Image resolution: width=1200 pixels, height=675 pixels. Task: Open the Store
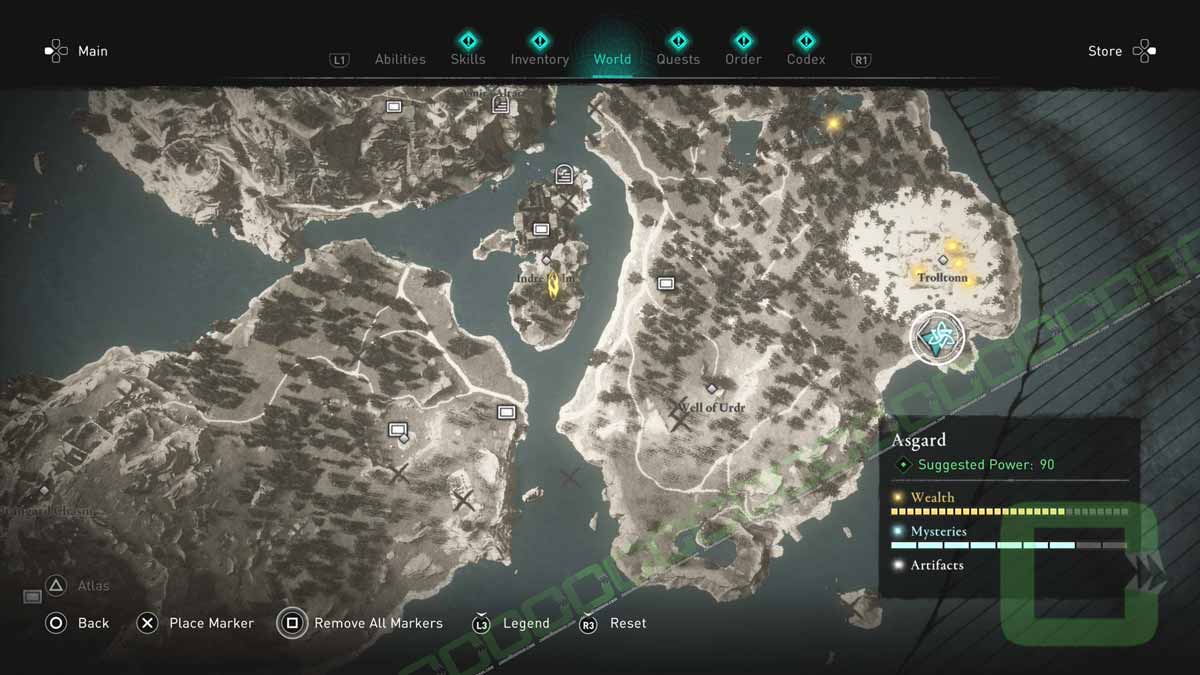pos(1121,51)
